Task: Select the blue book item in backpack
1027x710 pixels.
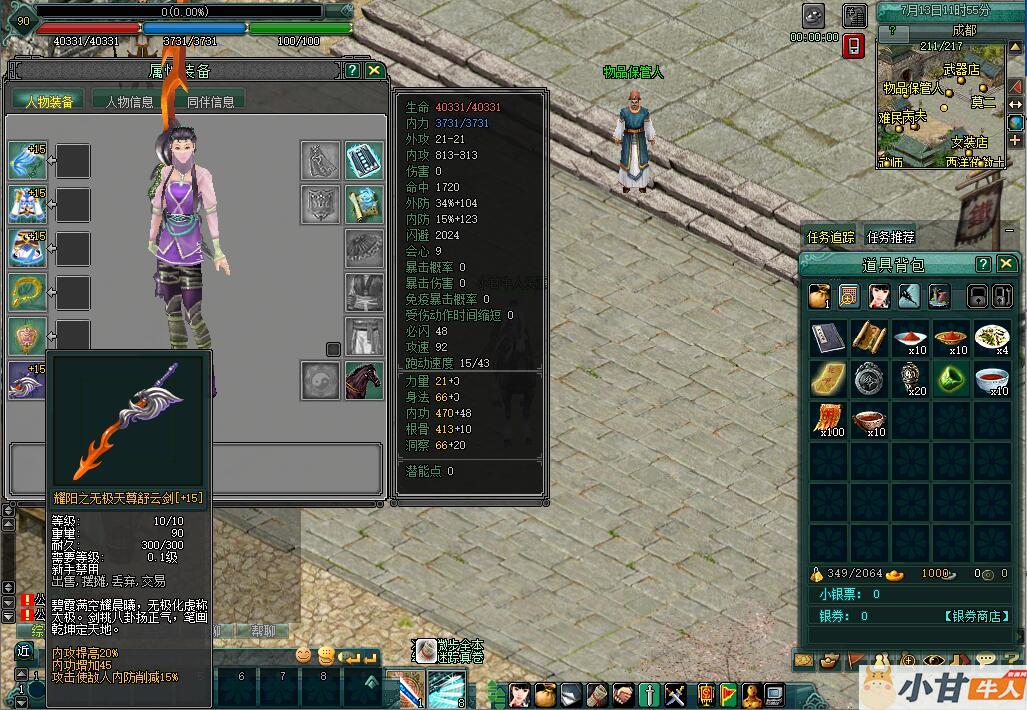Action: (827, 337)
